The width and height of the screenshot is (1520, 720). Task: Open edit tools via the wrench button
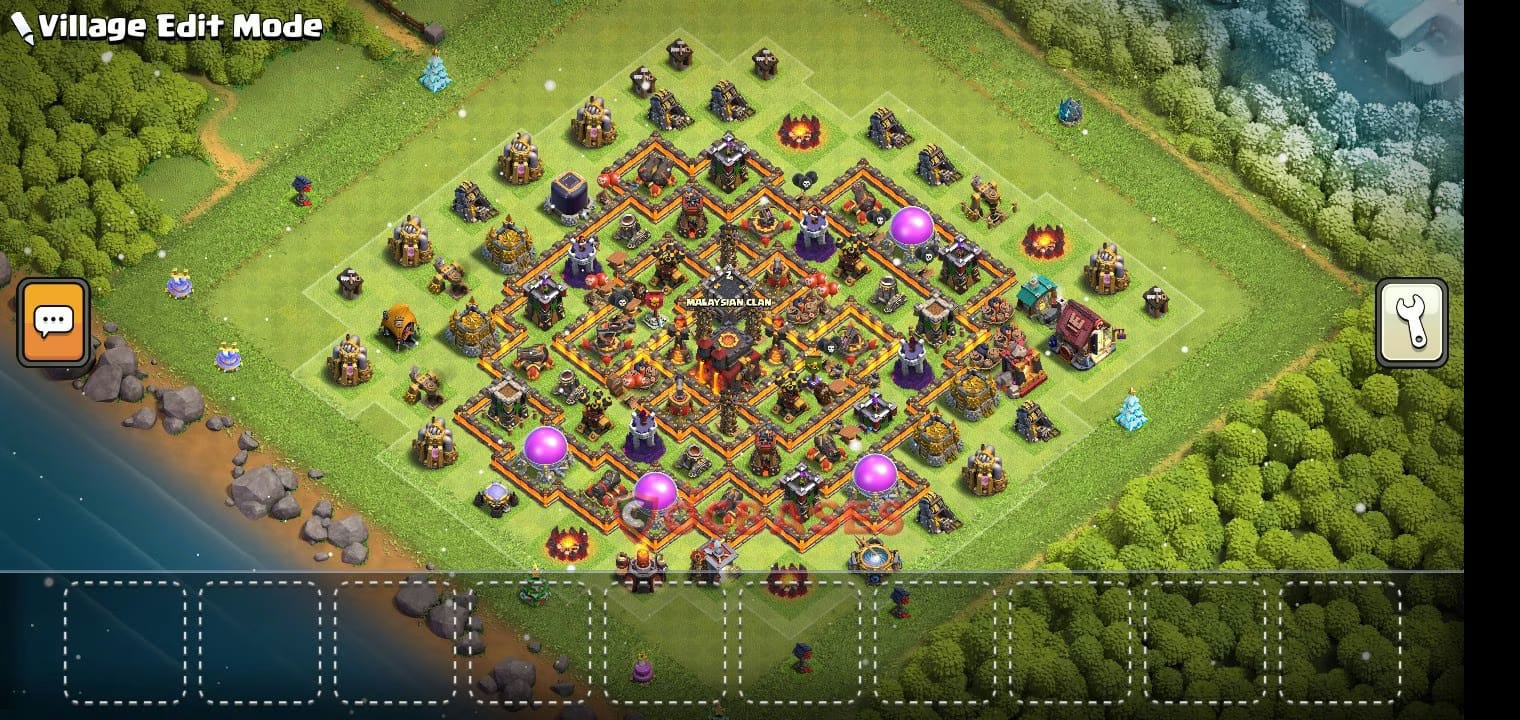coord(1413,322)
